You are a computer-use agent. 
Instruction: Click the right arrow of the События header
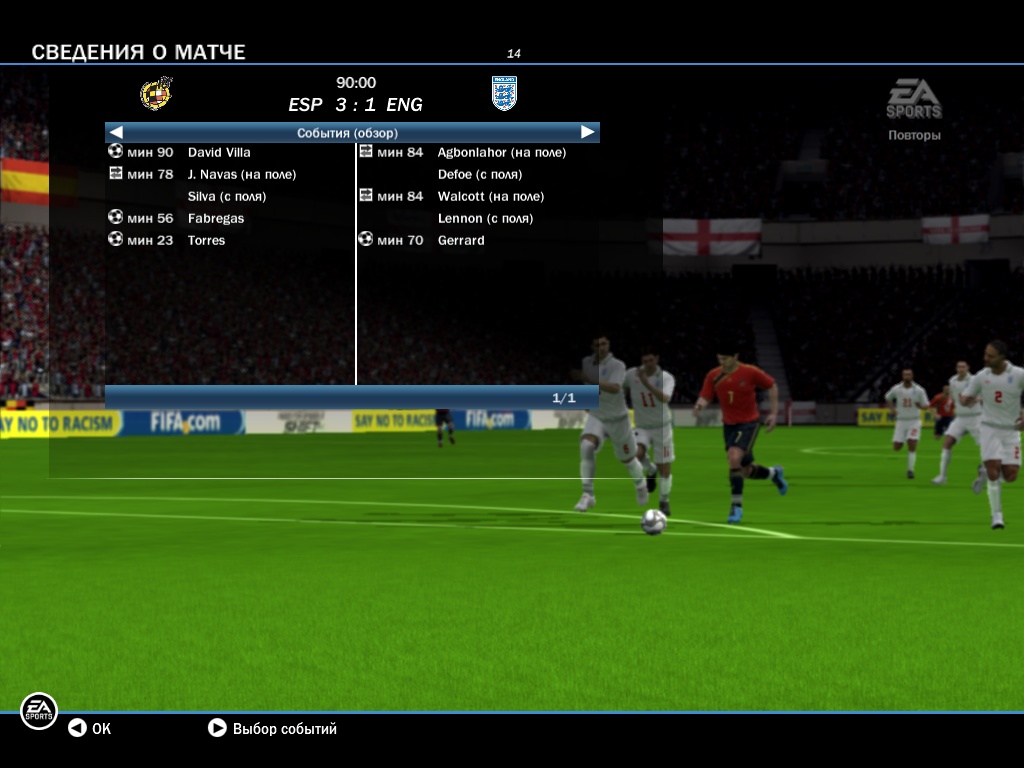(588, 132)
